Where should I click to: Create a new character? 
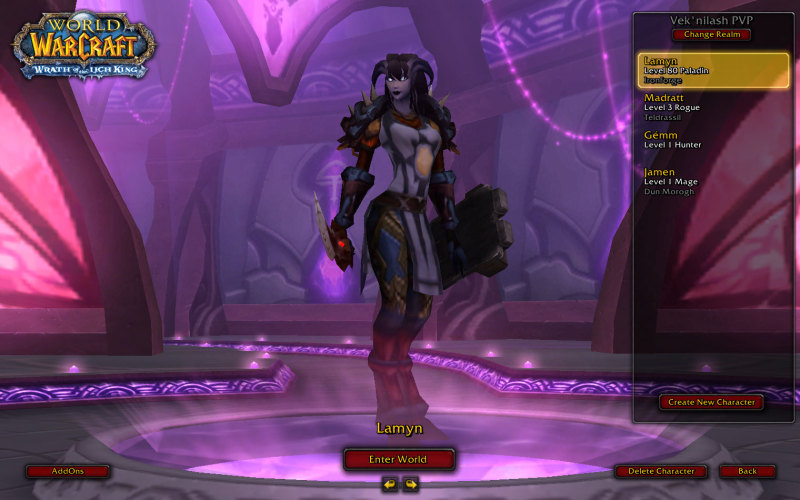point(711,402)
